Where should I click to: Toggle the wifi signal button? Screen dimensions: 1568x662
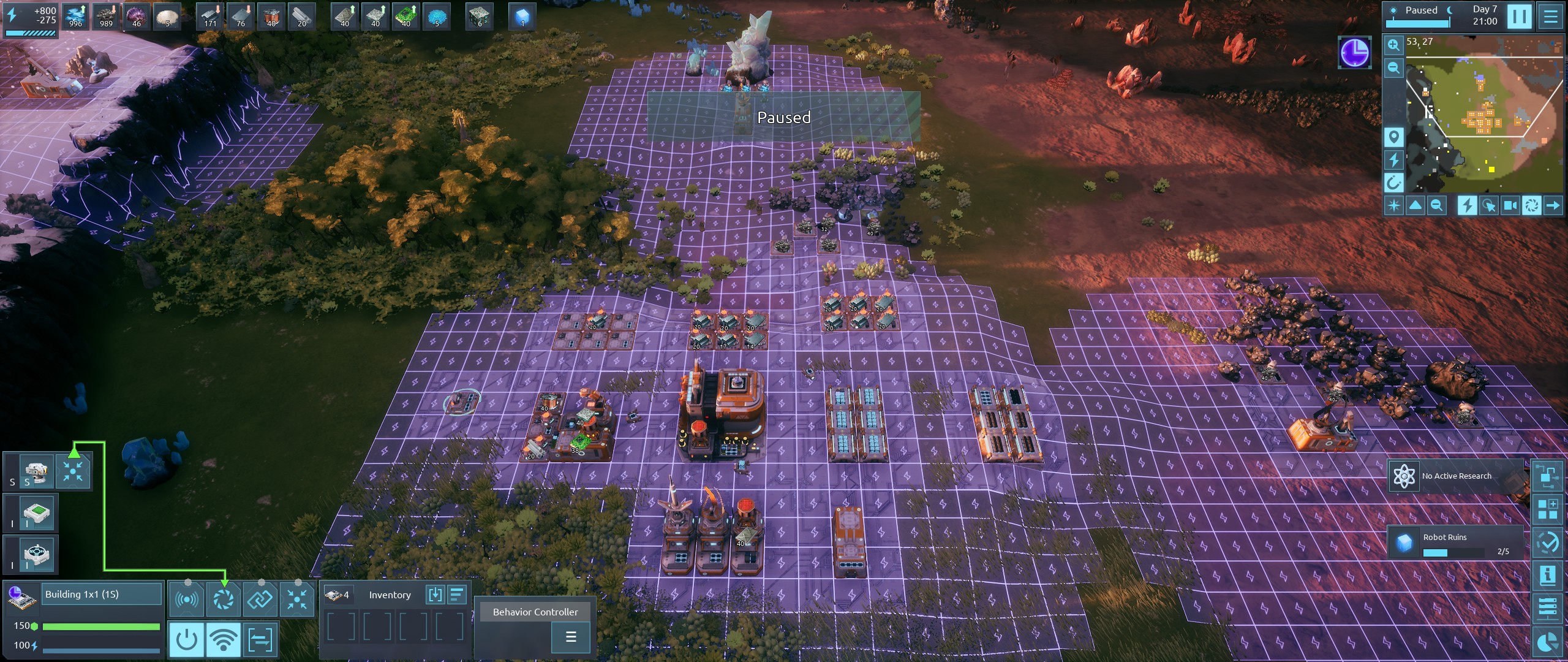coord(223,640)
